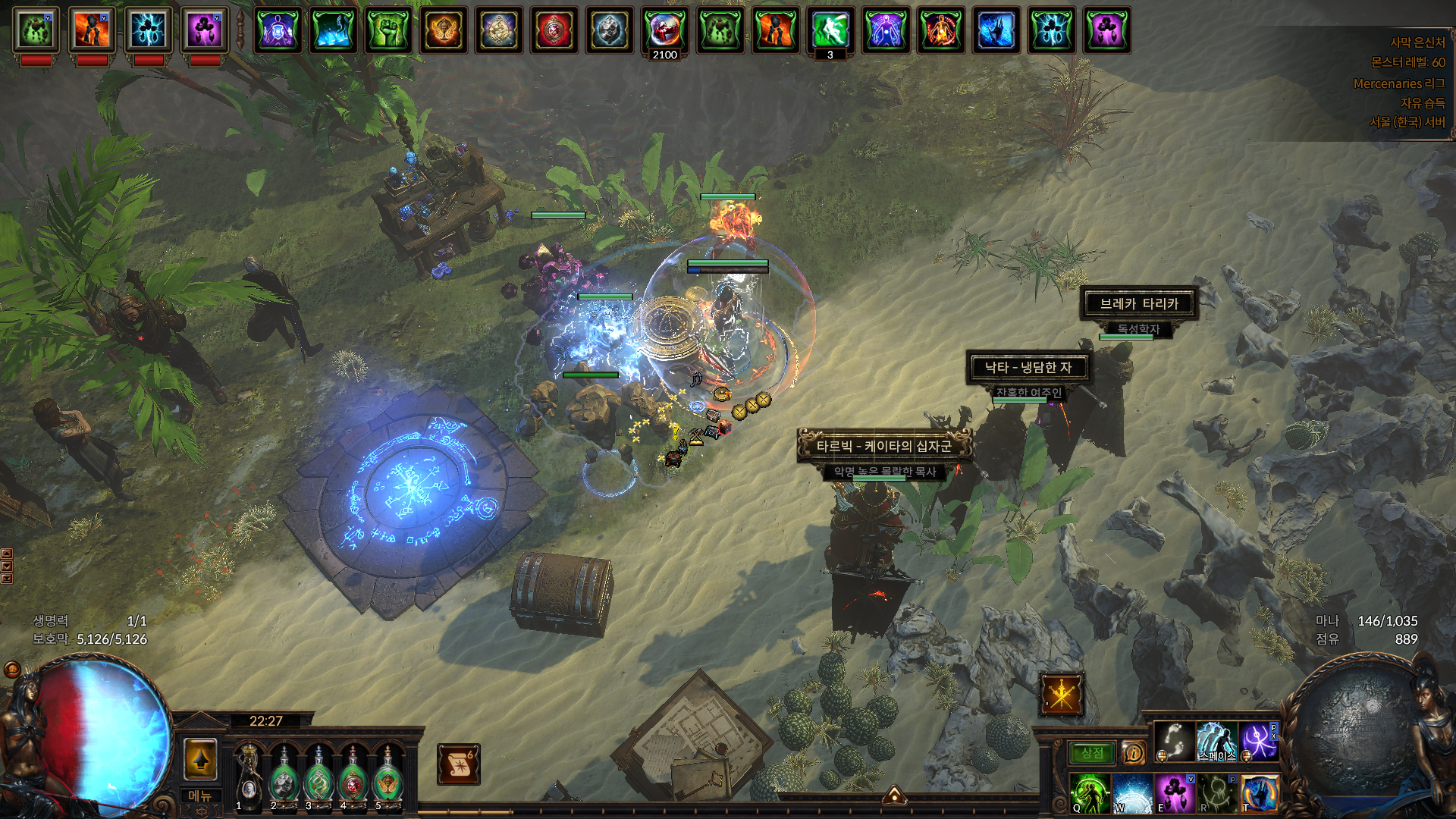The image size is (1456, 819).
Task: Select the blue hand skill on T
Action: click(x=1259, y=793)
